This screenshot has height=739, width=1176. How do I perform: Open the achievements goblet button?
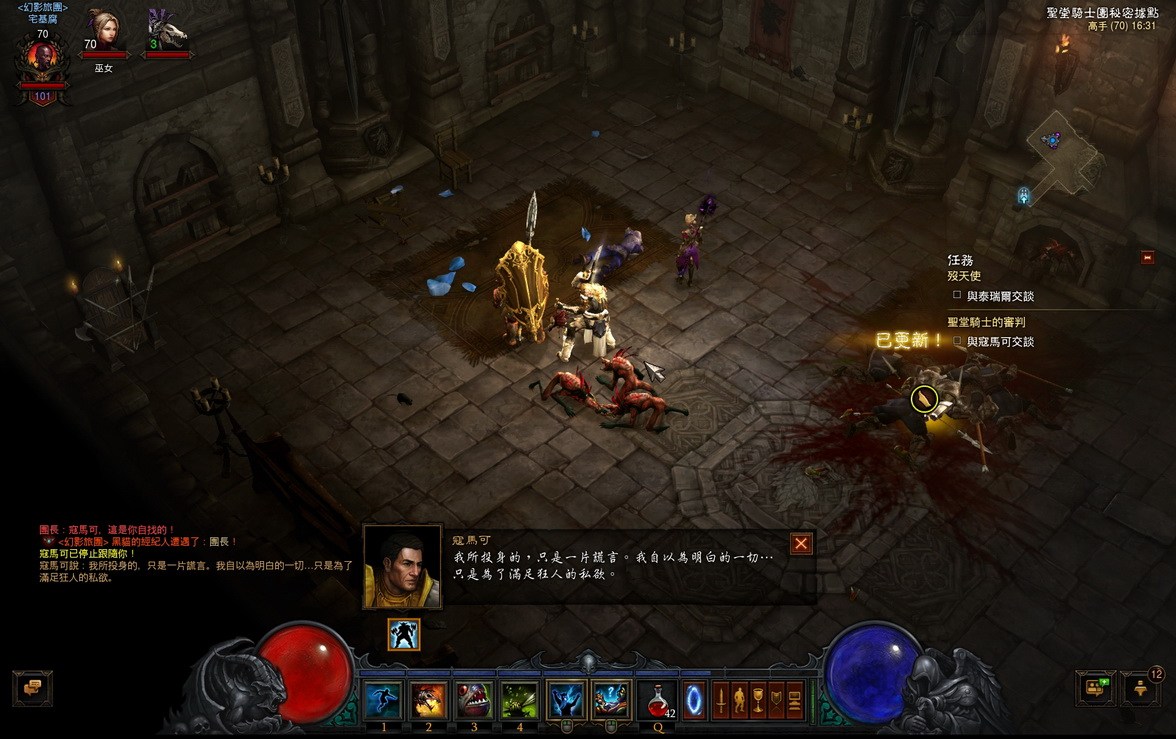(758, 698)
